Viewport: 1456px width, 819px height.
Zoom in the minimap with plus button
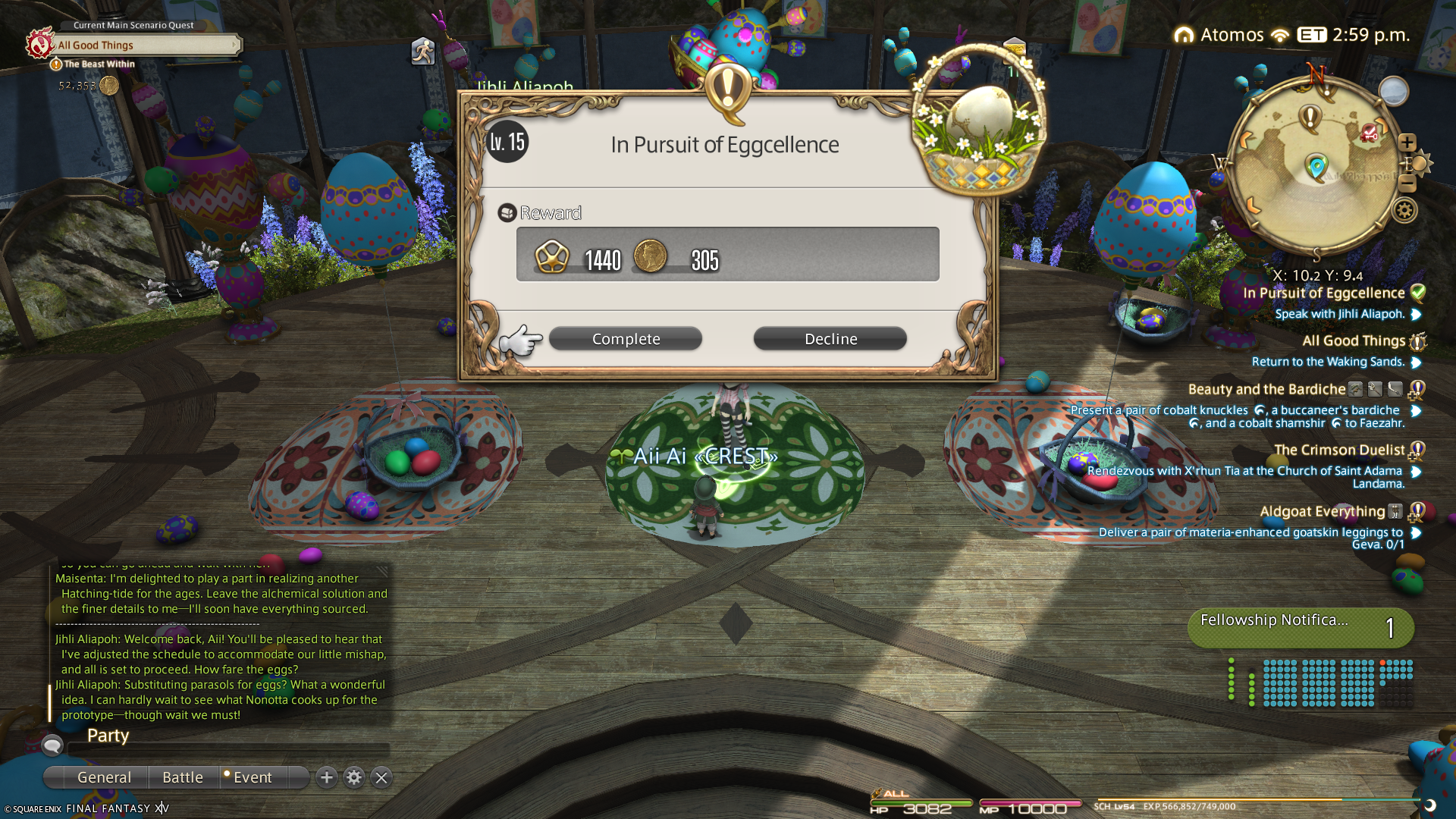pos(1407,143)
